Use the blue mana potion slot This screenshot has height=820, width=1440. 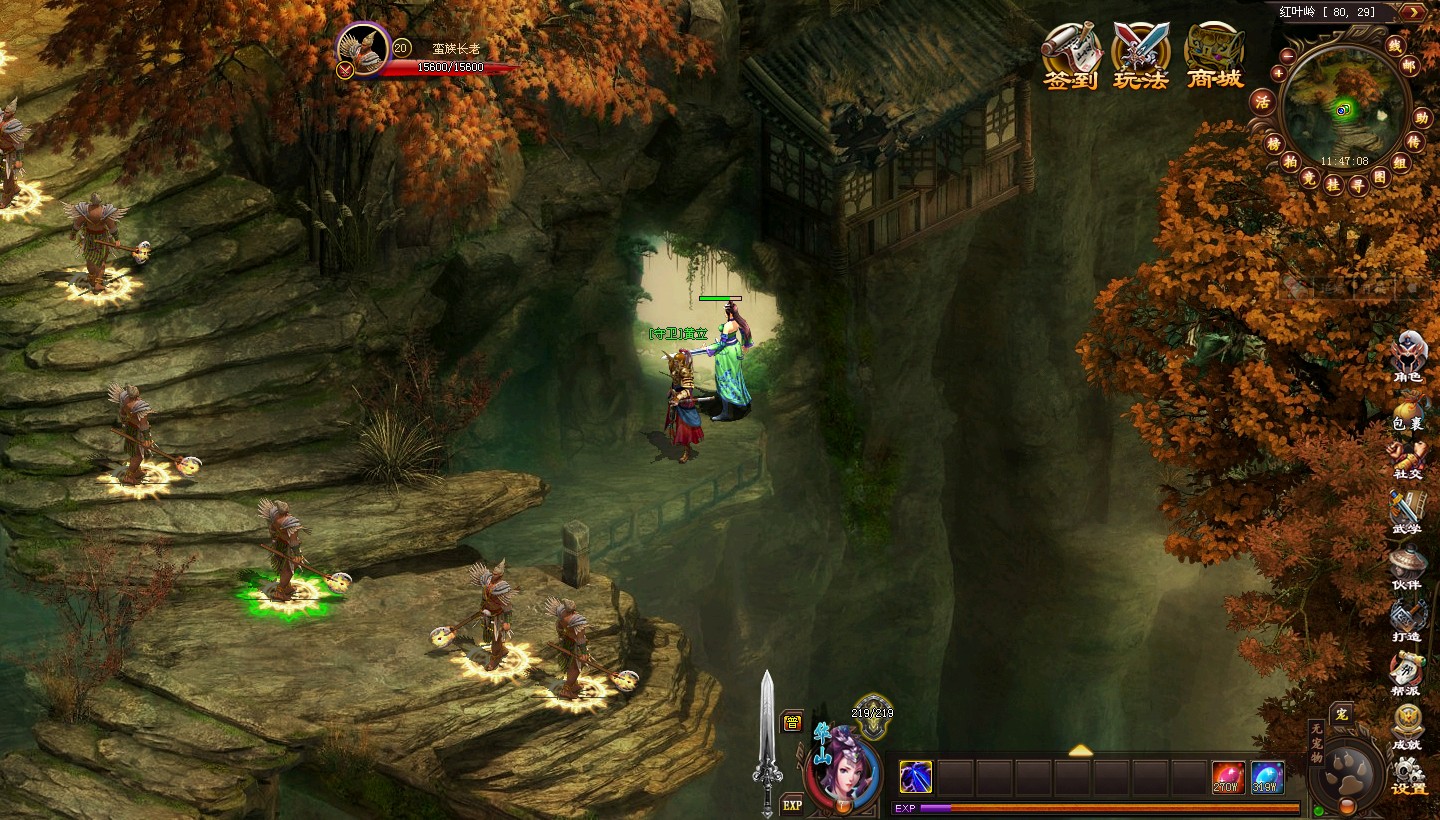[1267, 777]
